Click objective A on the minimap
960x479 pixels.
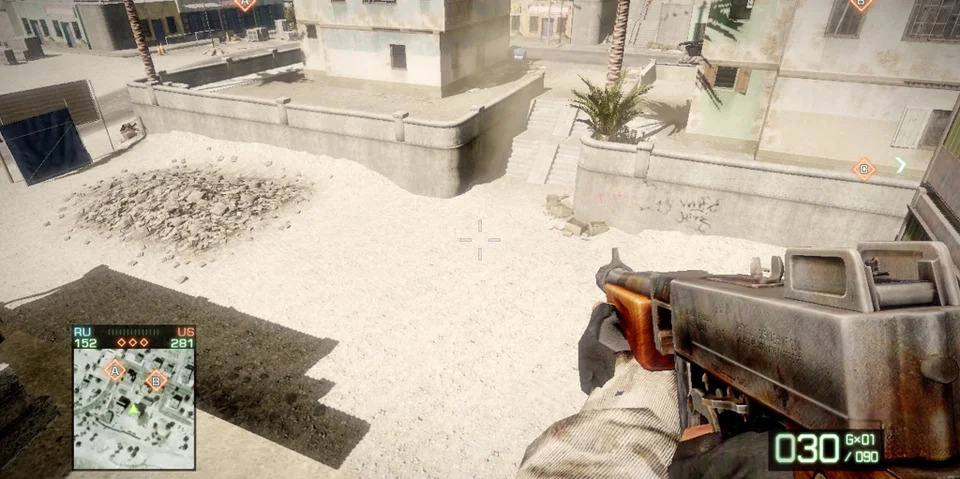click(x=114, y=371)
